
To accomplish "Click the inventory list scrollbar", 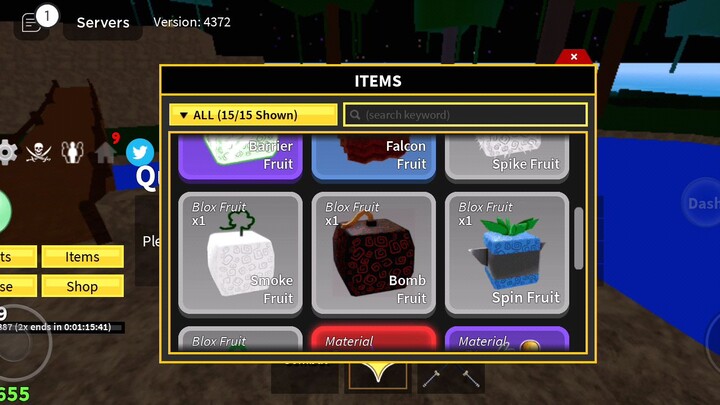I will click(x=579, y=238).
